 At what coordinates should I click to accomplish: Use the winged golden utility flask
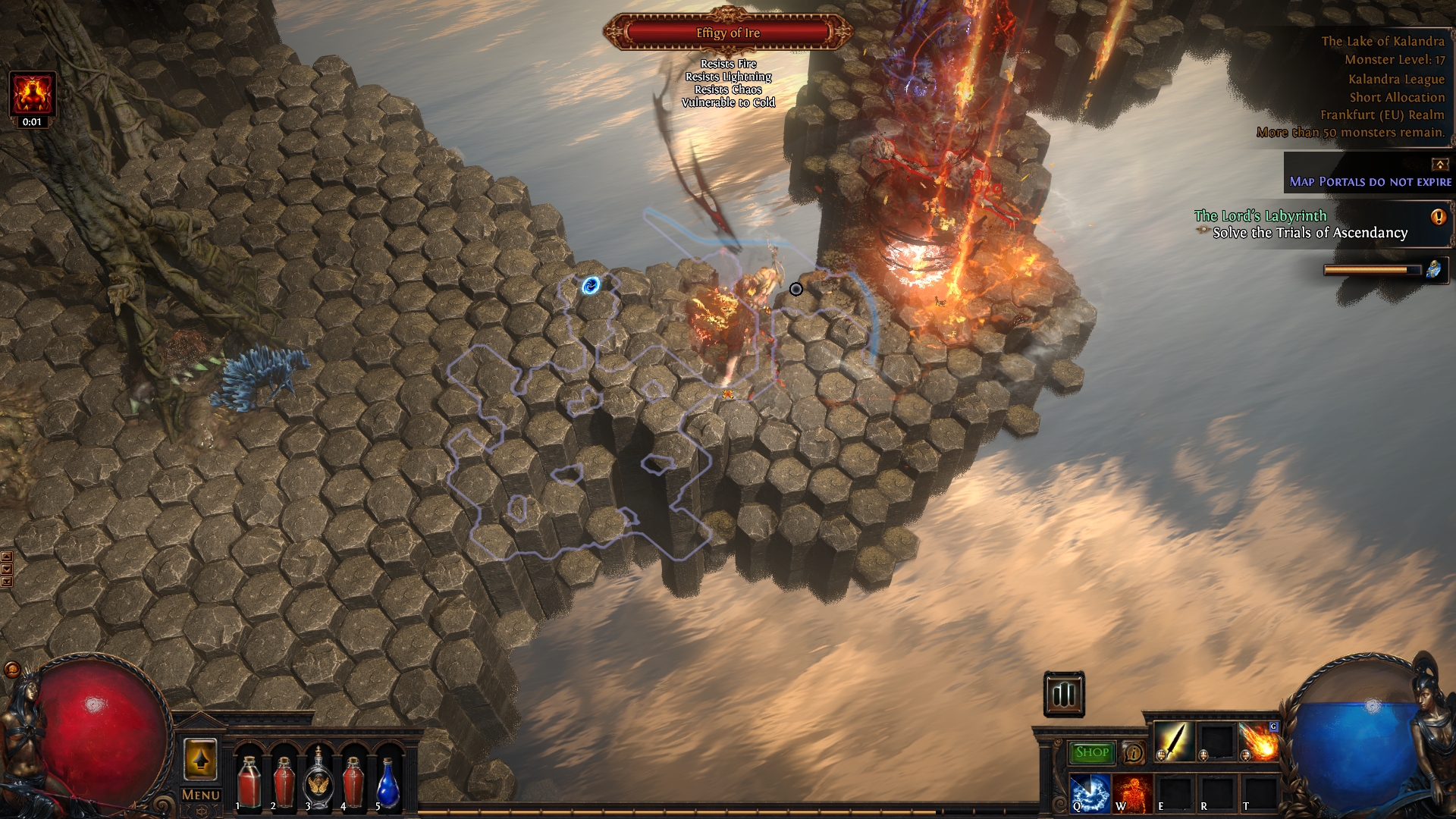318,781
